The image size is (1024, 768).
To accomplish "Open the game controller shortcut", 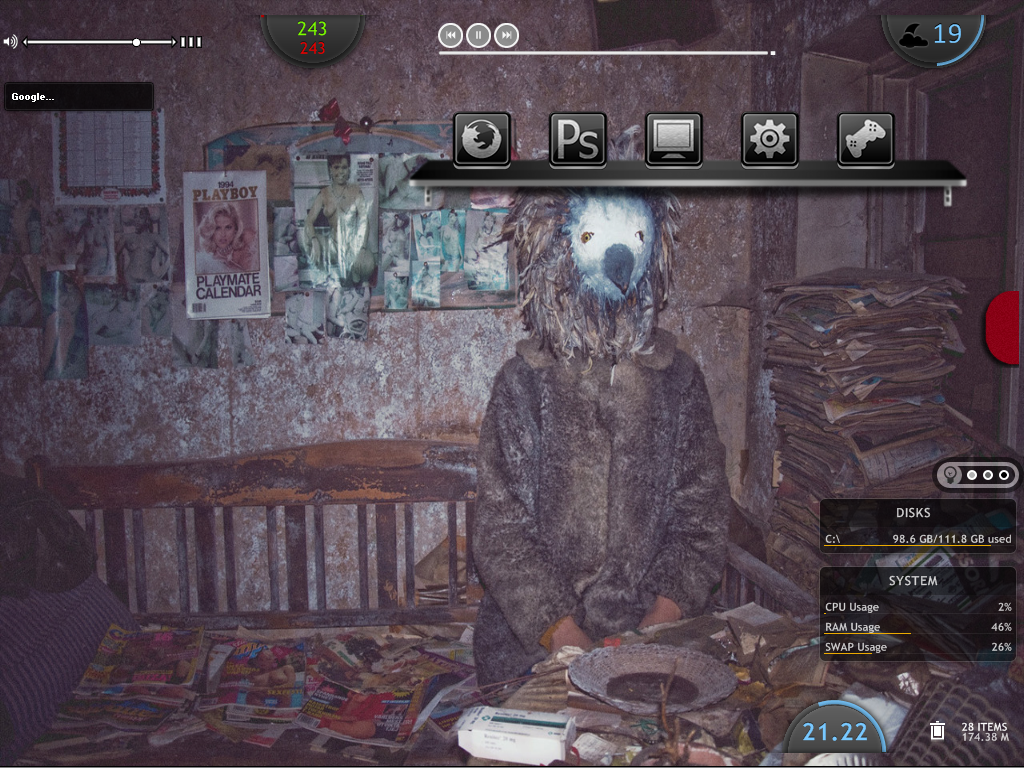I will point(865,138).
